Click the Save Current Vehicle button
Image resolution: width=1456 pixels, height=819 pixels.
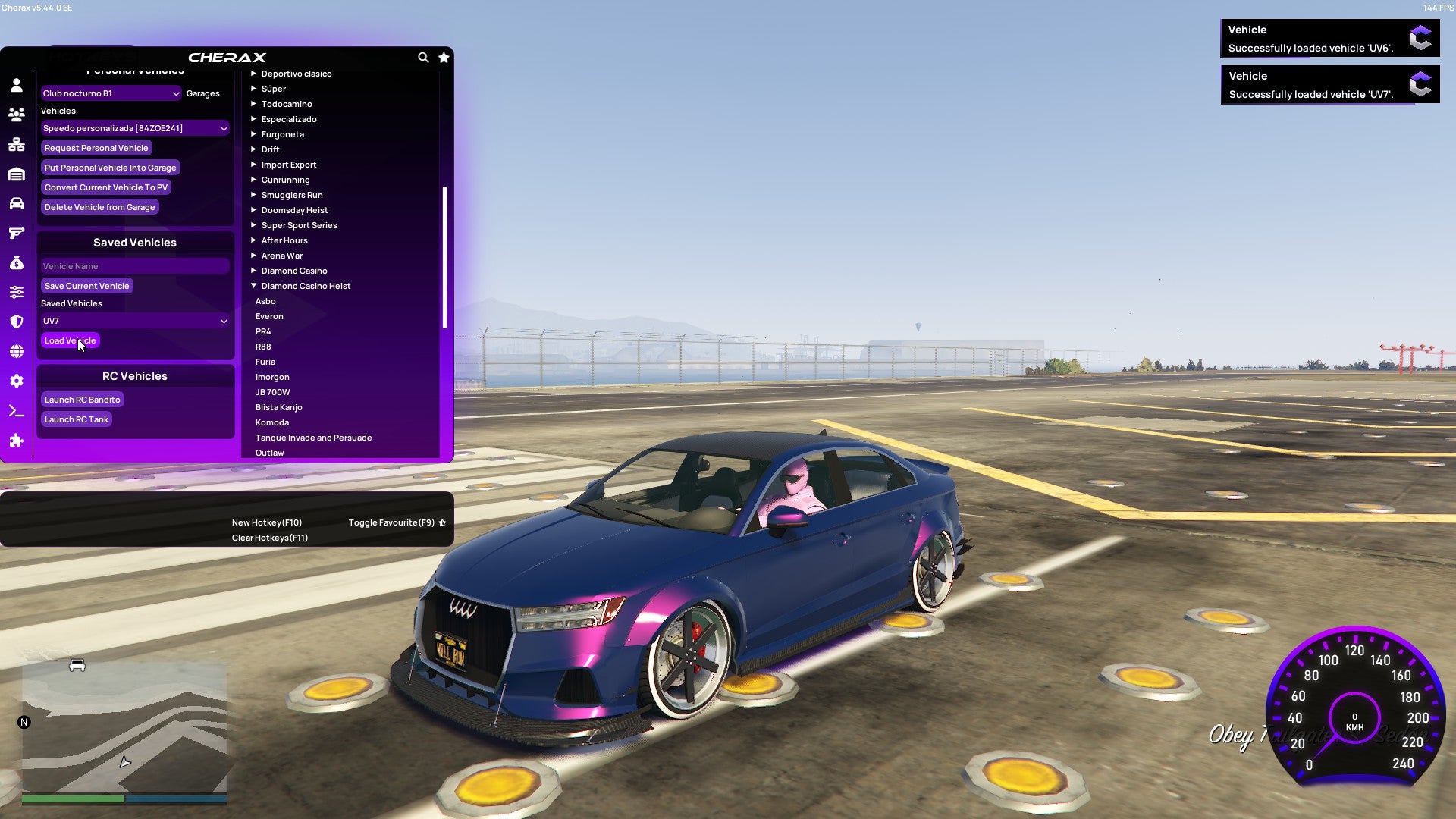pos(86,285)
